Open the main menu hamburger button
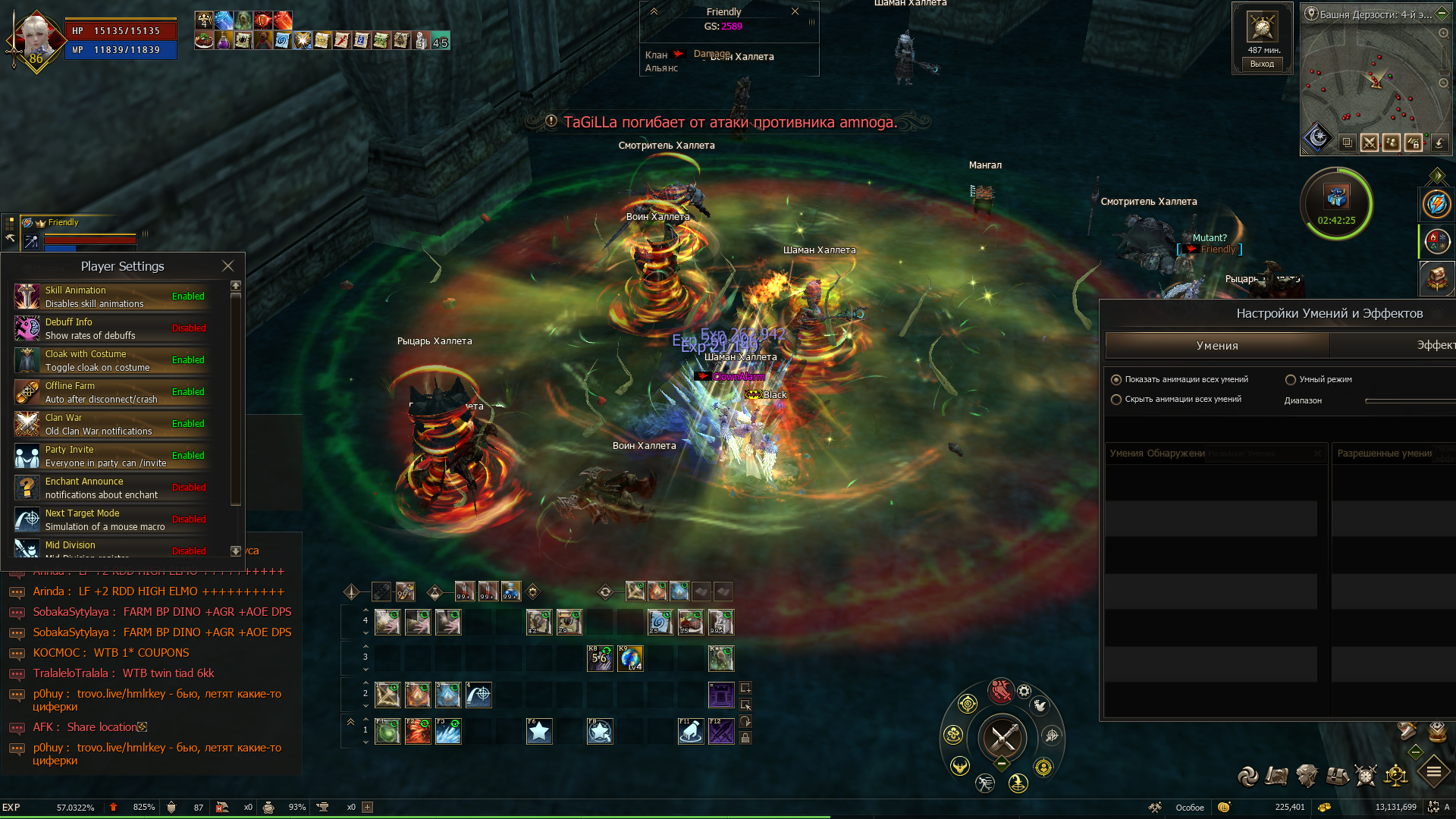The width and height of the screenshot is (1456, 819). 1434,773
